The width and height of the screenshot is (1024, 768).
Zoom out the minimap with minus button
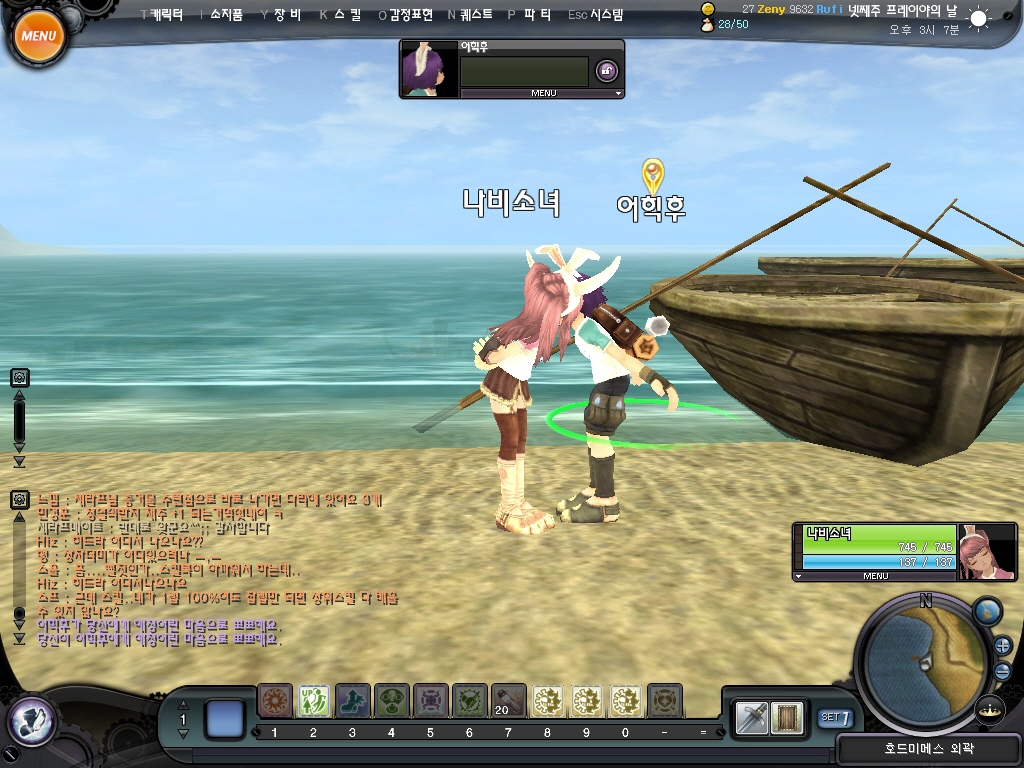[x=1003, y=671]
